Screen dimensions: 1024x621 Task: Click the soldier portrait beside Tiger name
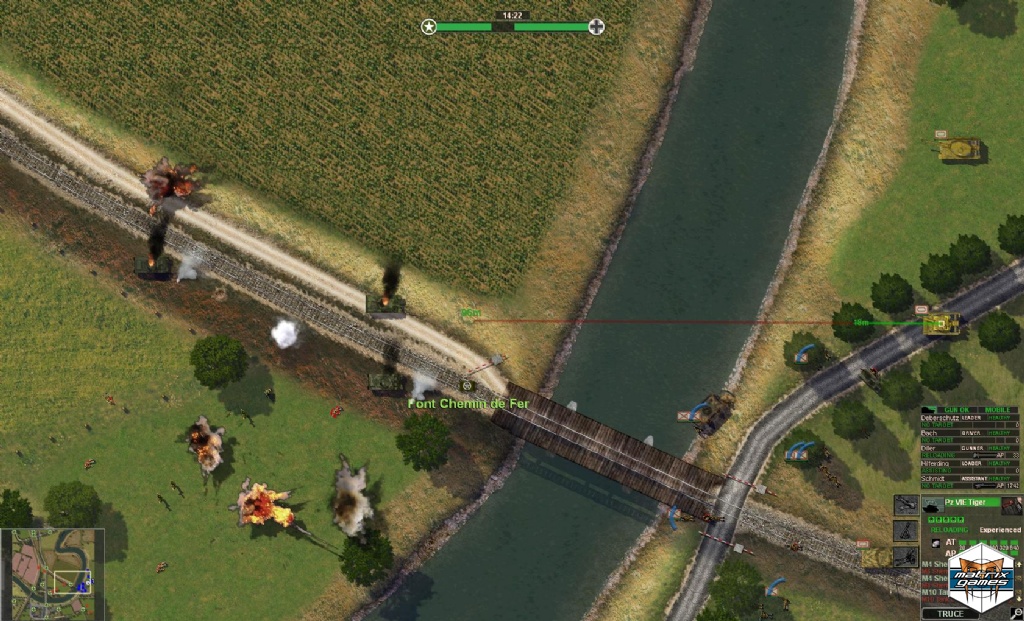point(1011,505)
